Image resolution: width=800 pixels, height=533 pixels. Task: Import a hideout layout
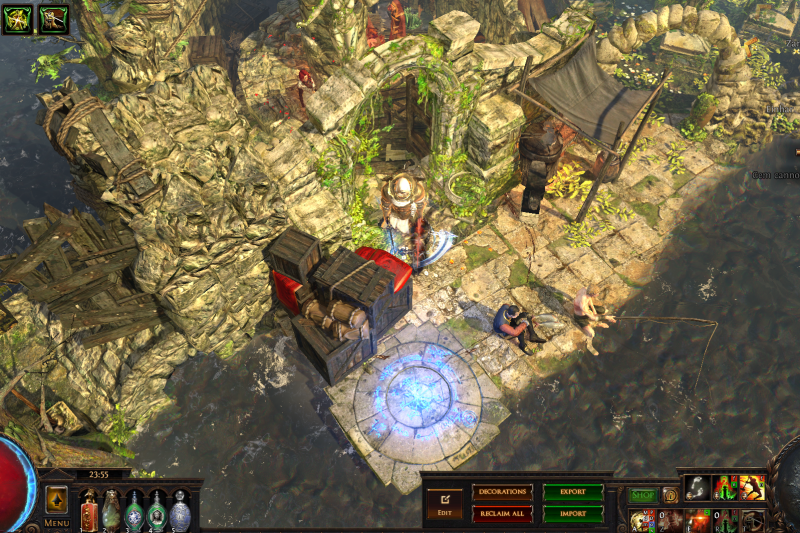click(573, 513)
